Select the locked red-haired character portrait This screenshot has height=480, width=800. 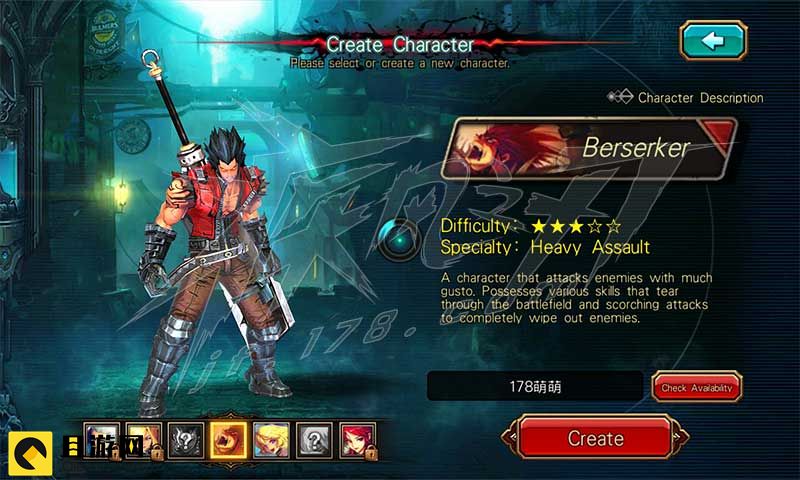click(356, 438)
